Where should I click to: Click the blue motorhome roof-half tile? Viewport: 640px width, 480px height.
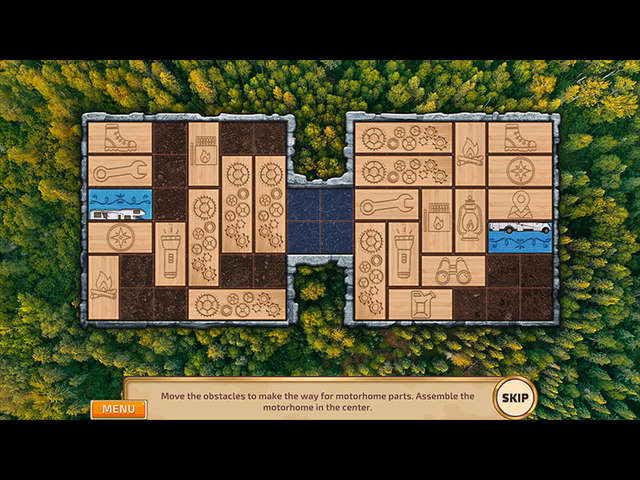(x=120, y=204)
